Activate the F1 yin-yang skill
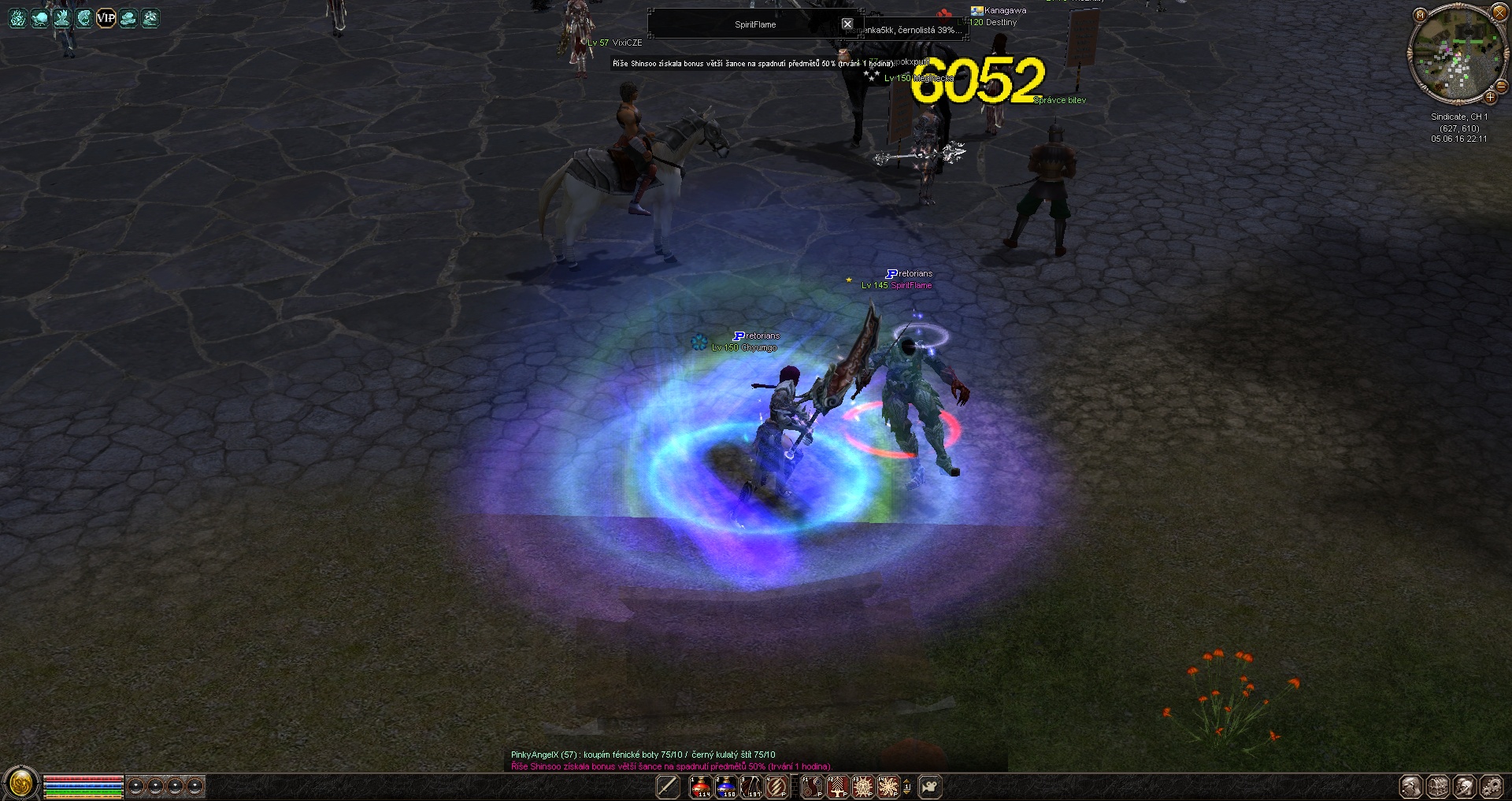Screen dimensions: 1512x801 click(812, 786)
